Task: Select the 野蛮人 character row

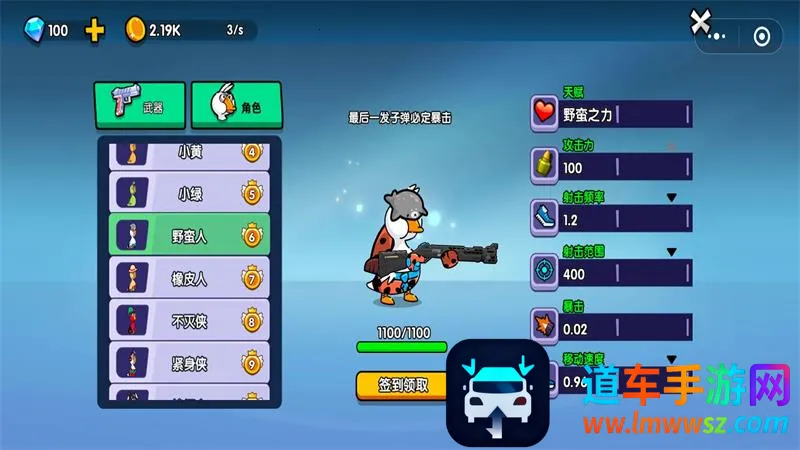Action: tap(188, 236)
